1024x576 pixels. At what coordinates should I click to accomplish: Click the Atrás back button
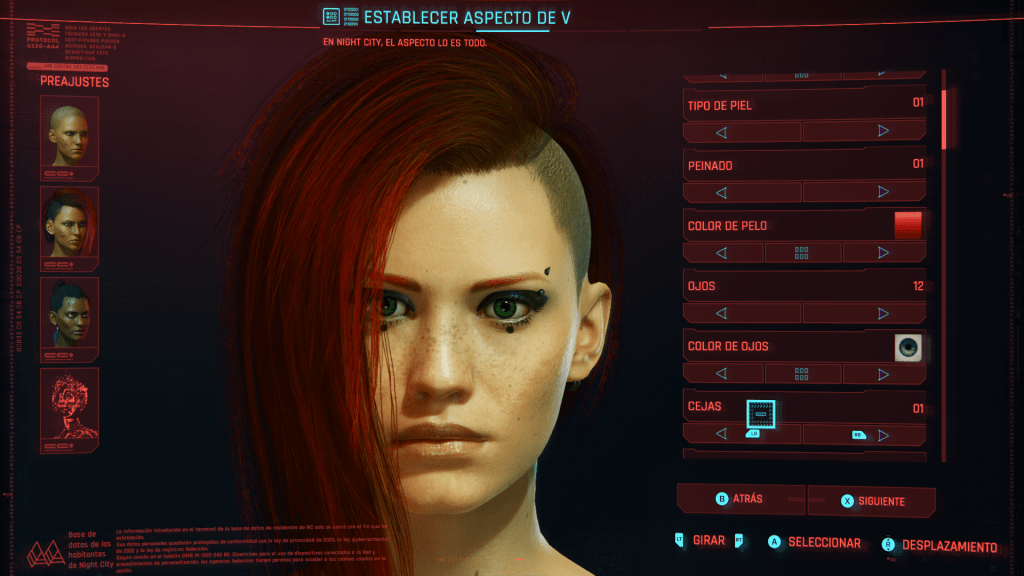741,499
